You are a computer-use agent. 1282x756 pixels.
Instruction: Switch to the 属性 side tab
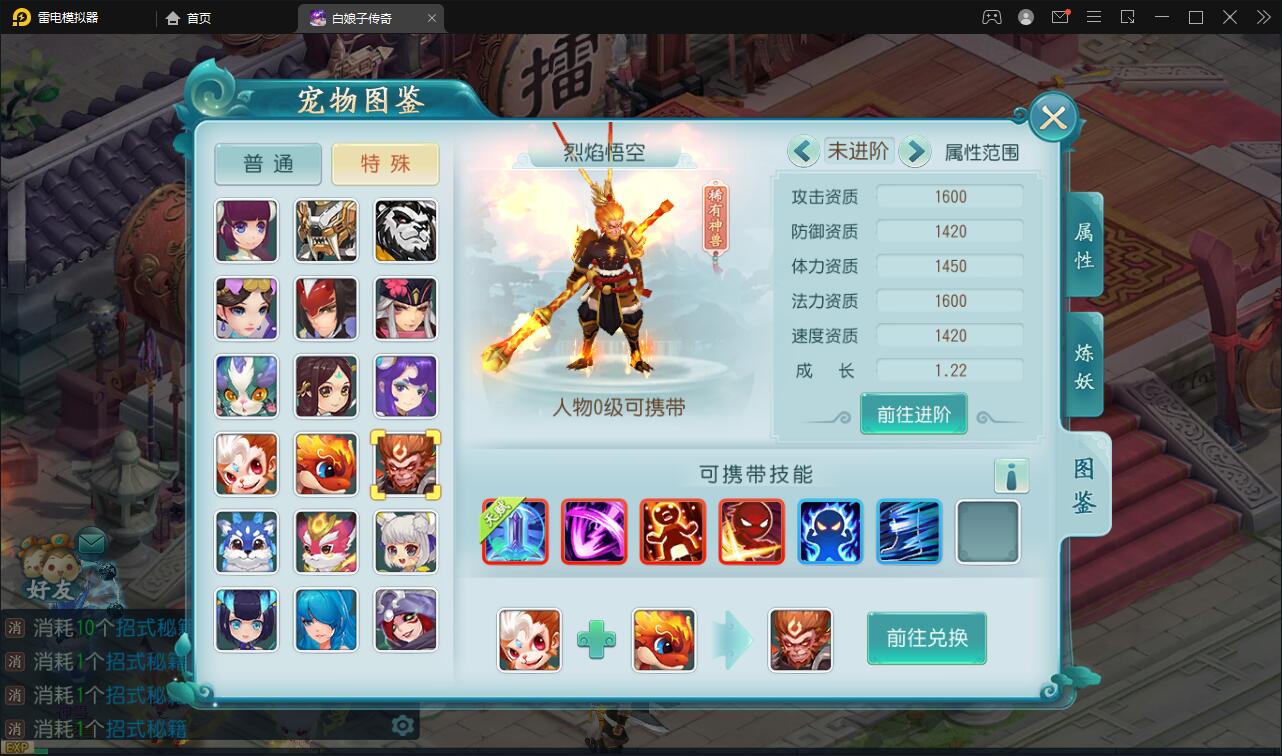1081,243
